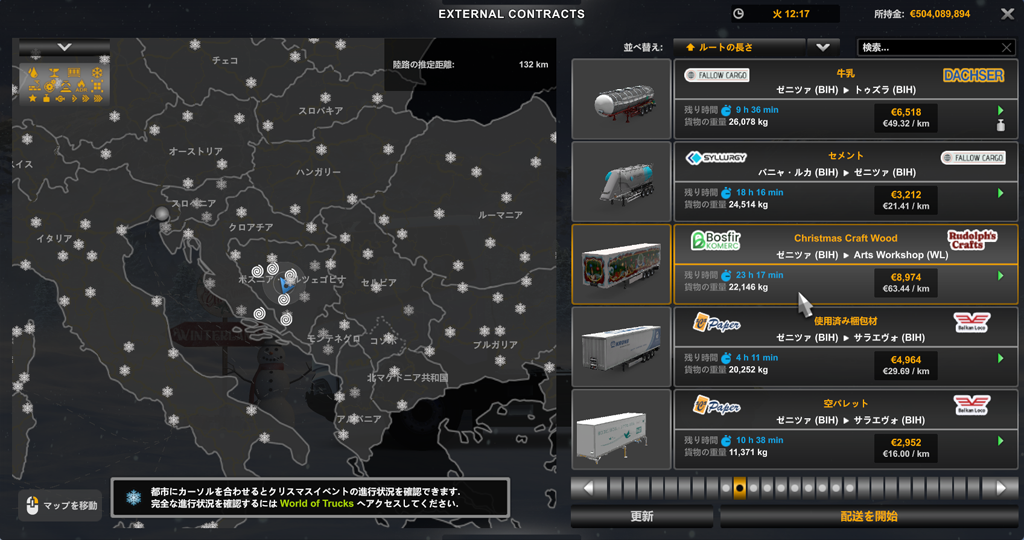Pick the used packaging contract to Sarajevo

coord(845,346)
